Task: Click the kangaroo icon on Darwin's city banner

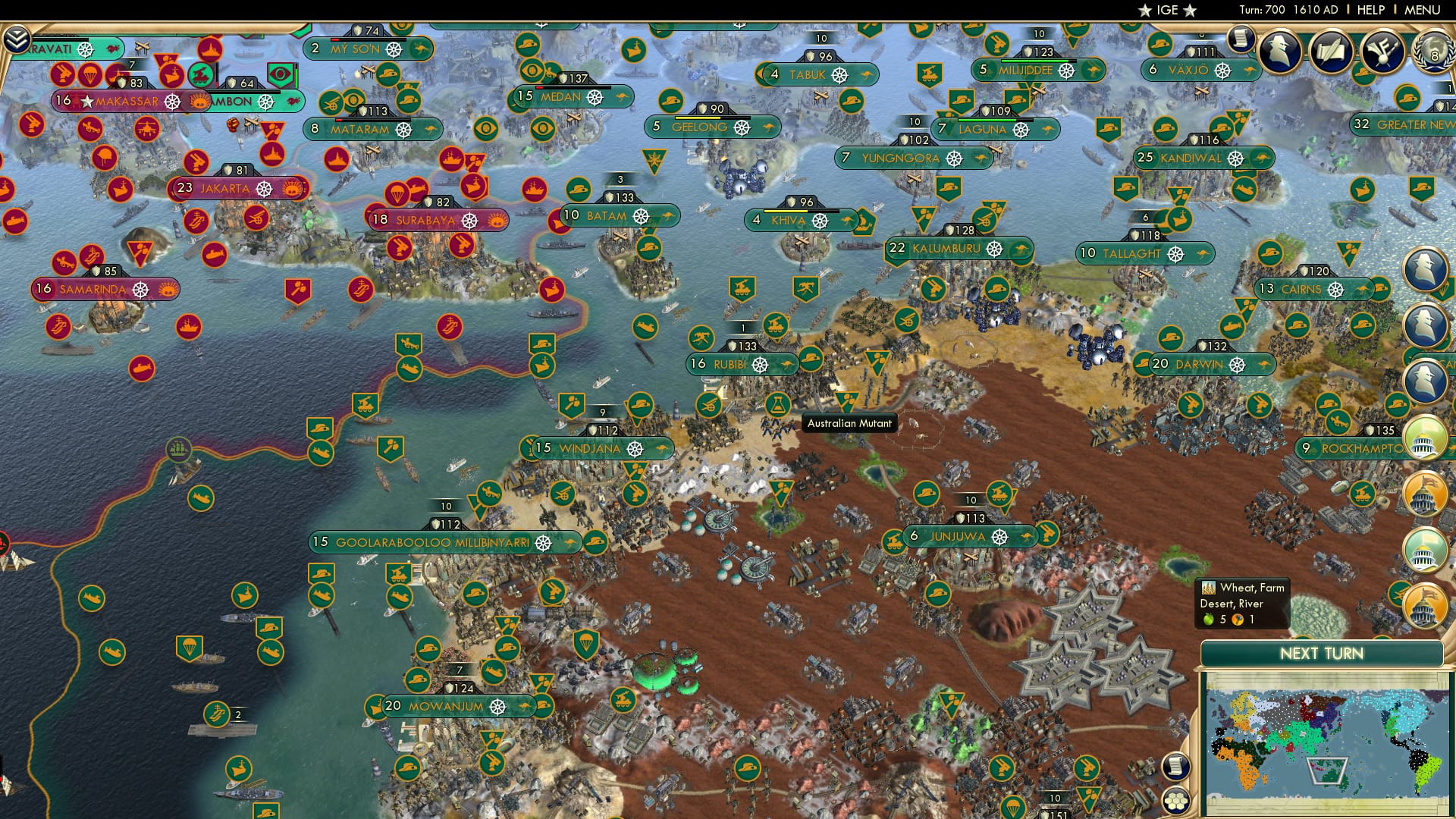Action: point(1263,365)
